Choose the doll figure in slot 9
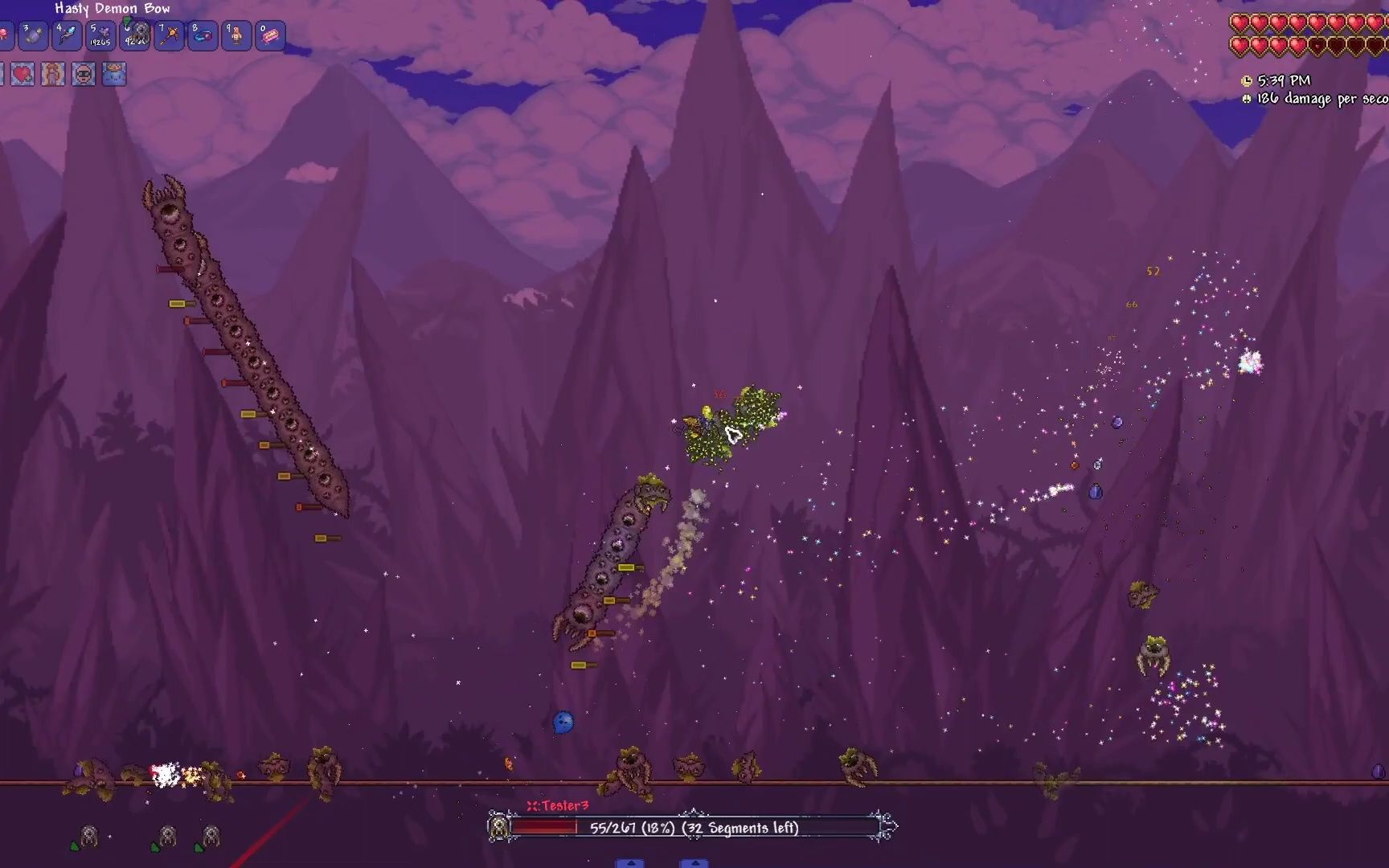 (x=236, y=36)
